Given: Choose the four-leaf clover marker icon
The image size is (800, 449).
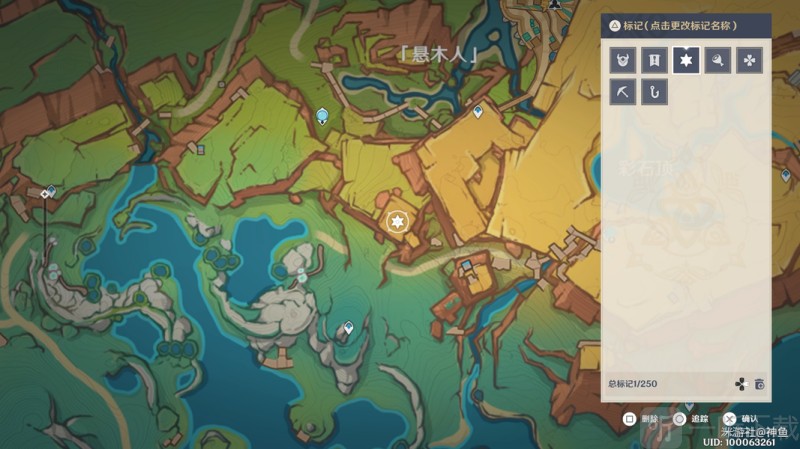Looking at the screenshot, I should (749, 61).
